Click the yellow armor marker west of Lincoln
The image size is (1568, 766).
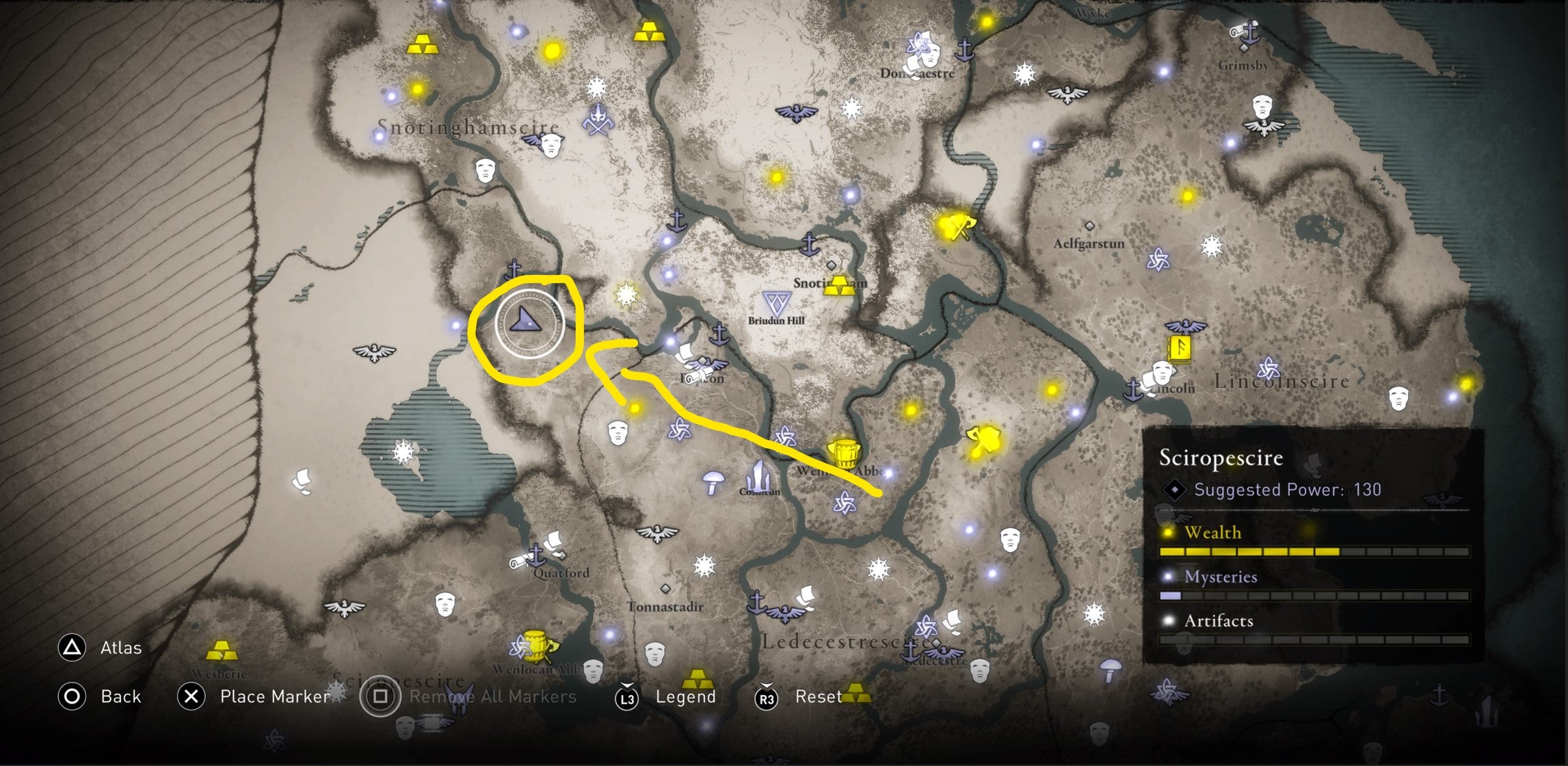tap(983, 441)
